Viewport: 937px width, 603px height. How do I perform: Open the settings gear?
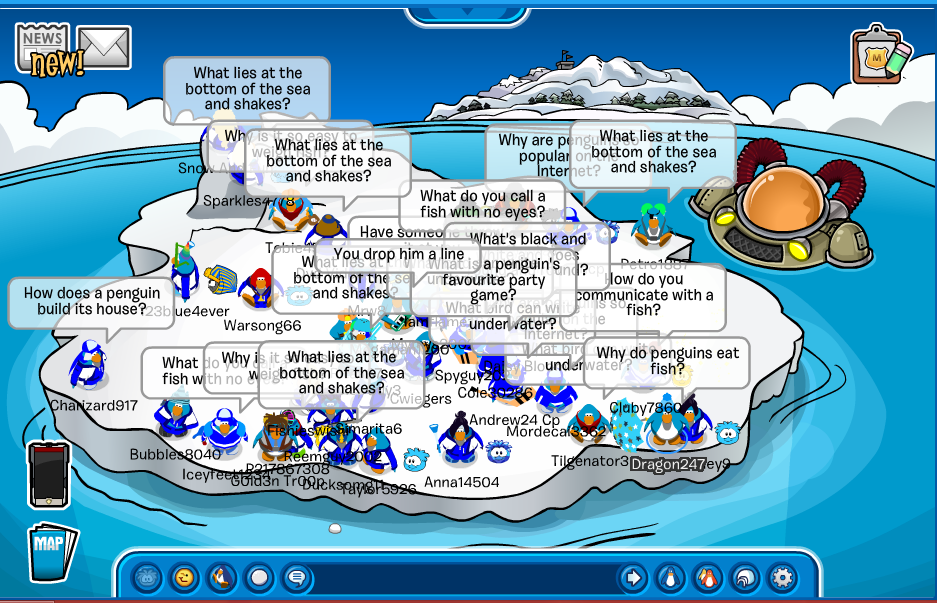781,577
